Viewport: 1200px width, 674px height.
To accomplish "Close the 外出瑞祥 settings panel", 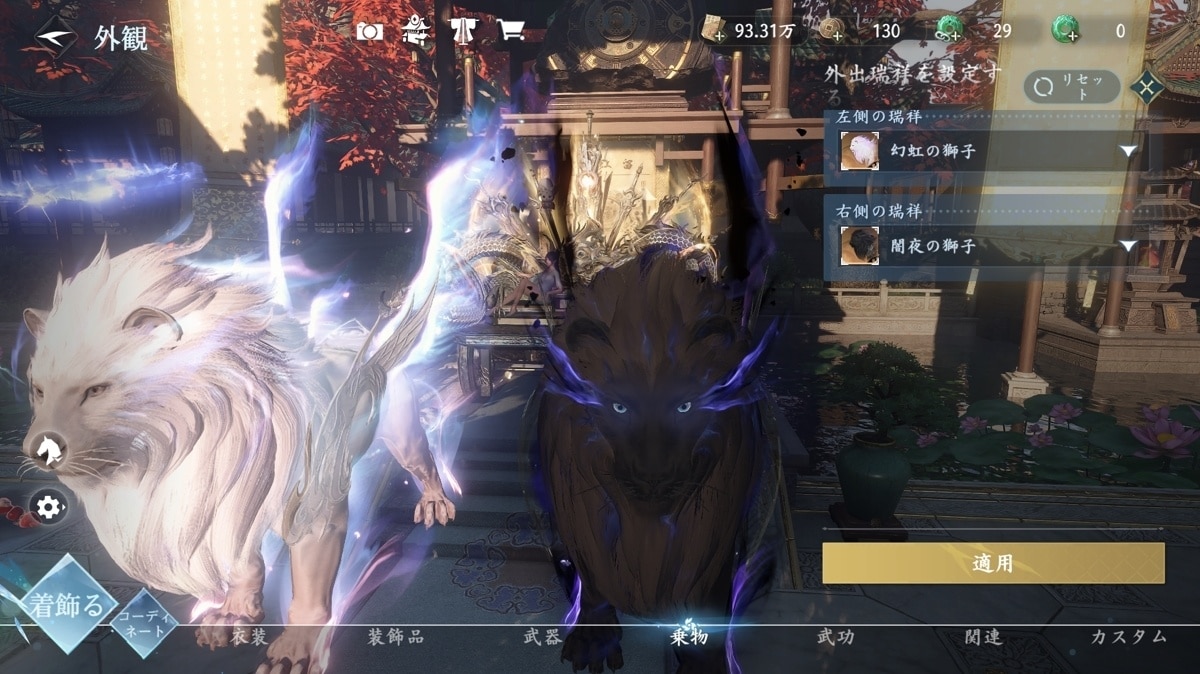I will pos(1146,88).
